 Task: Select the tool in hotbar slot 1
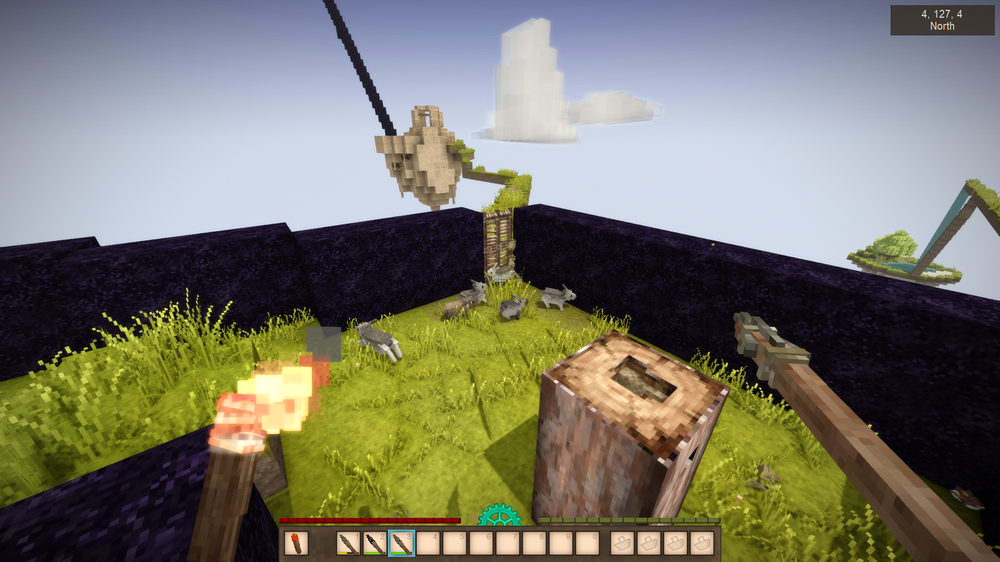(x=348, y=543)
